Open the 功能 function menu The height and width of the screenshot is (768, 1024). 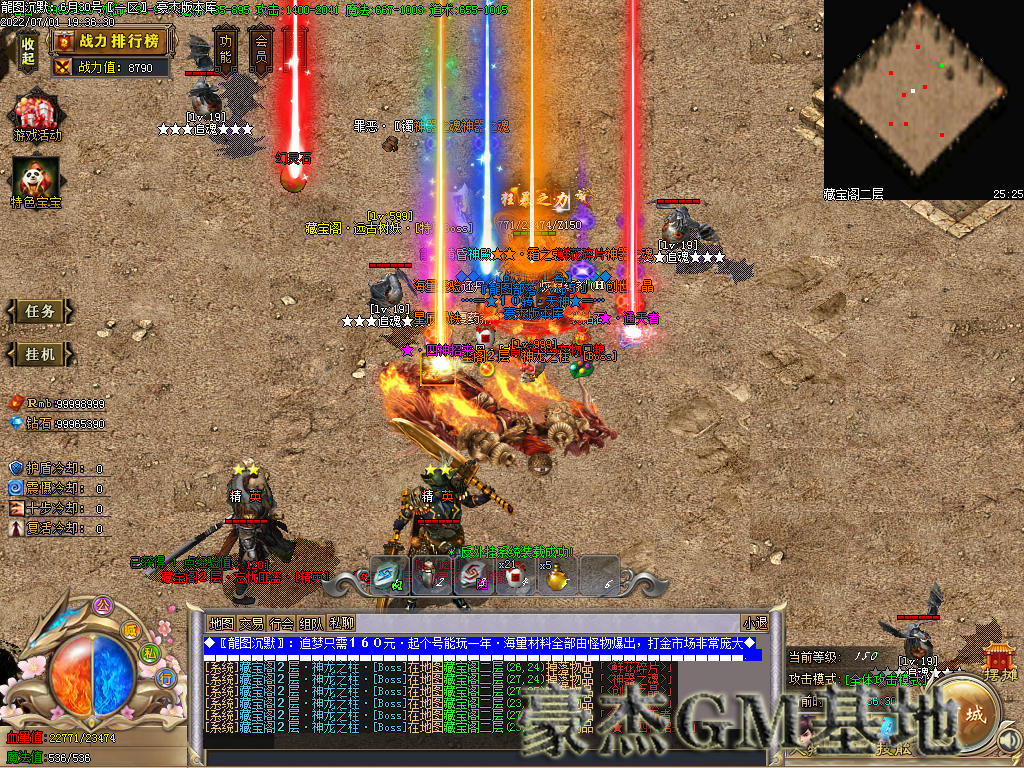click(227, 48)
